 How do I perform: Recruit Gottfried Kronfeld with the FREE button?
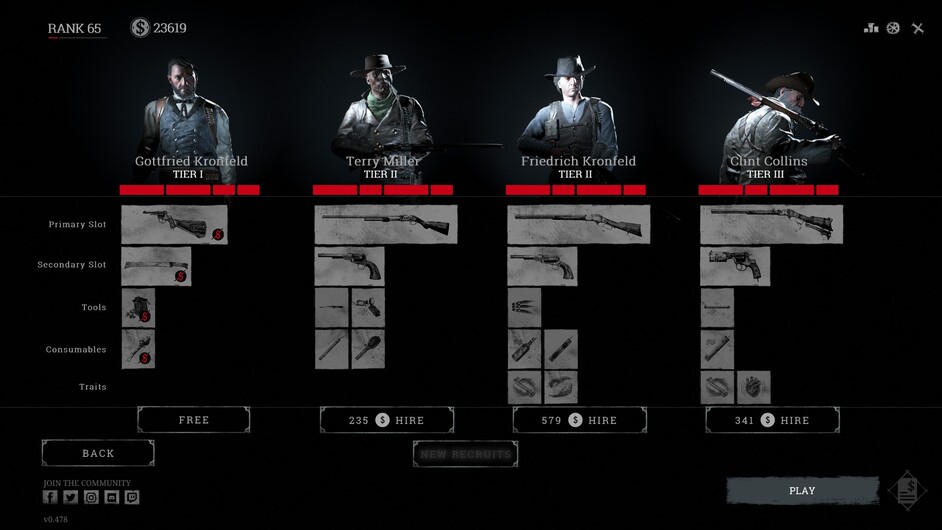tap(193, 420)
